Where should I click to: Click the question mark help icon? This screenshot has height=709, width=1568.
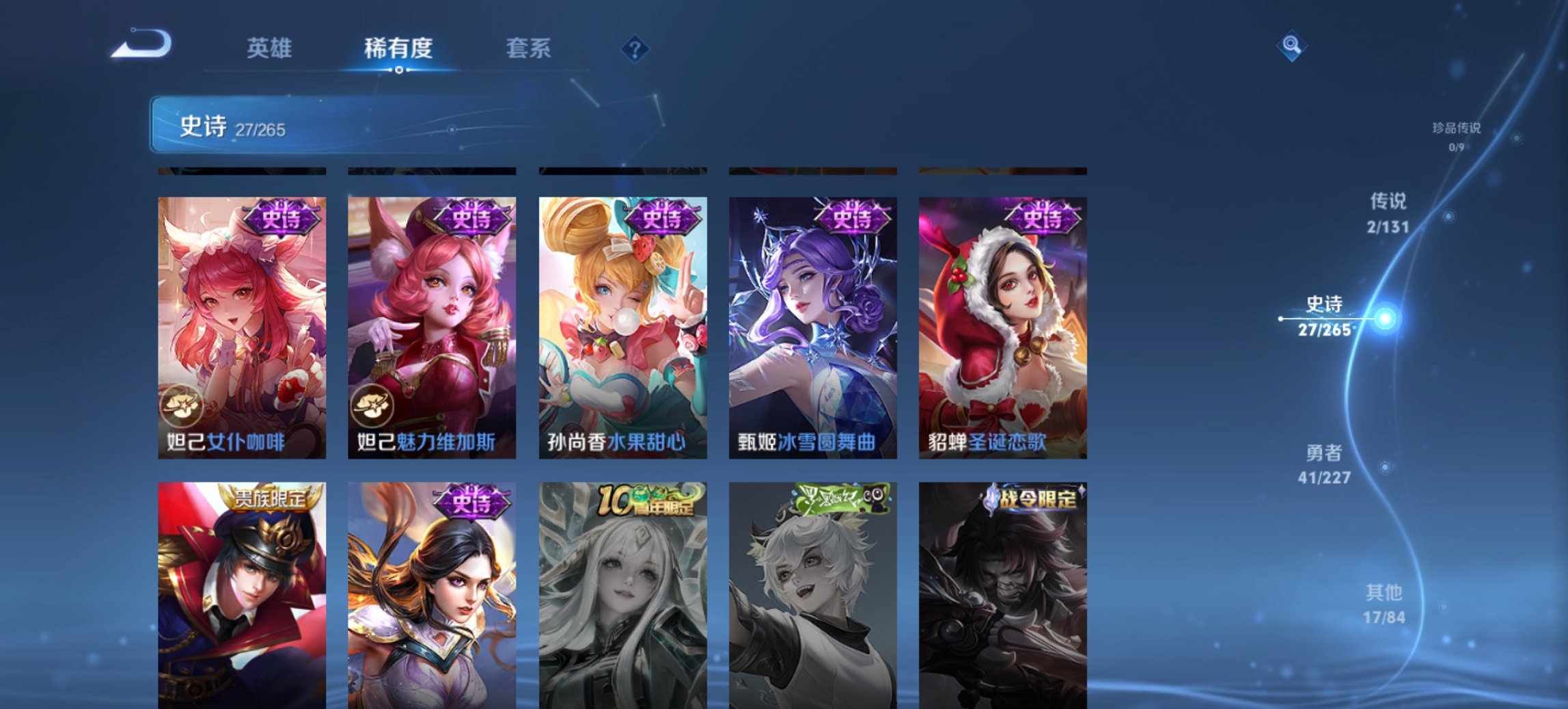click(633, 49)
